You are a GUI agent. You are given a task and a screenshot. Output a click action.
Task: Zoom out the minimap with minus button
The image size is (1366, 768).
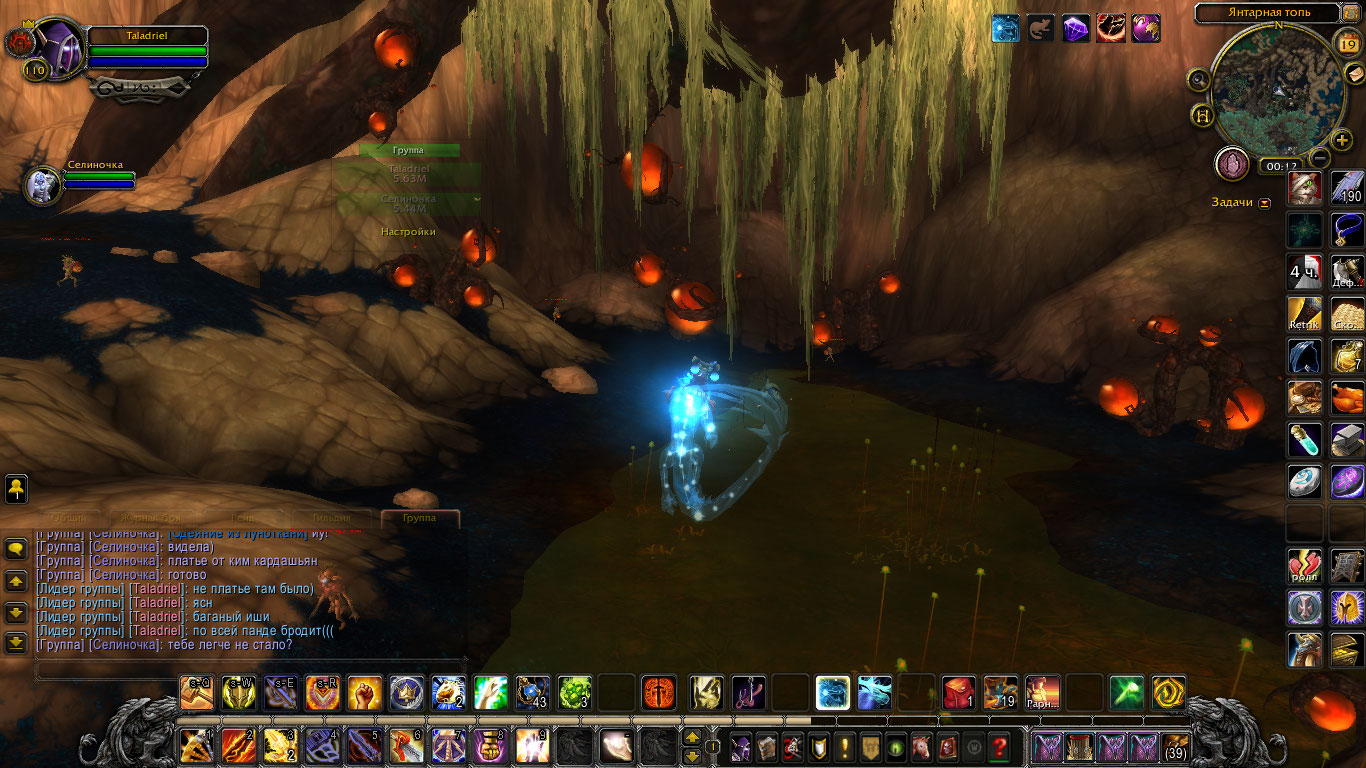1320,157
